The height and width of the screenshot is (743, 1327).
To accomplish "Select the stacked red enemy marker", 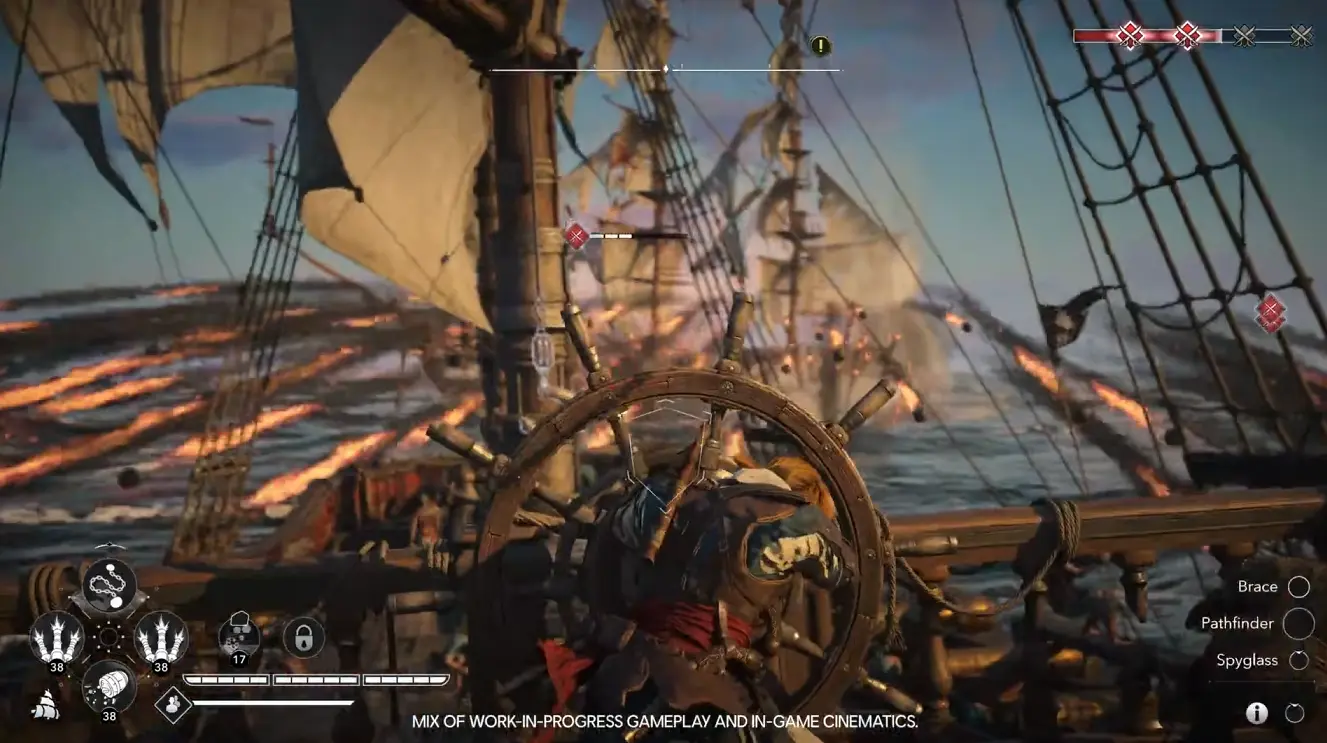I will click(1270, 313).
